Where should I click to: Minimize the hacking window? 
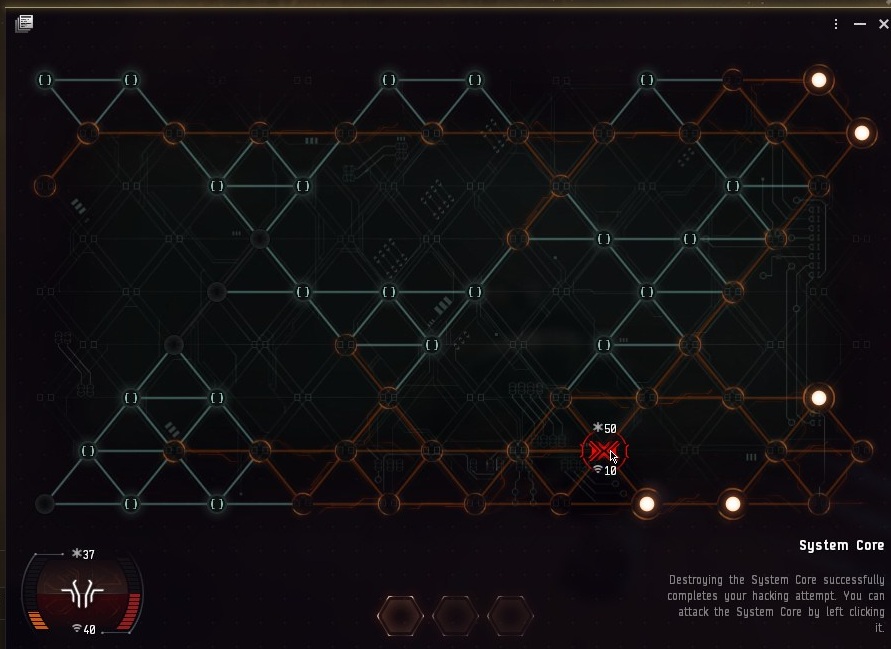[x=860, y=25]
